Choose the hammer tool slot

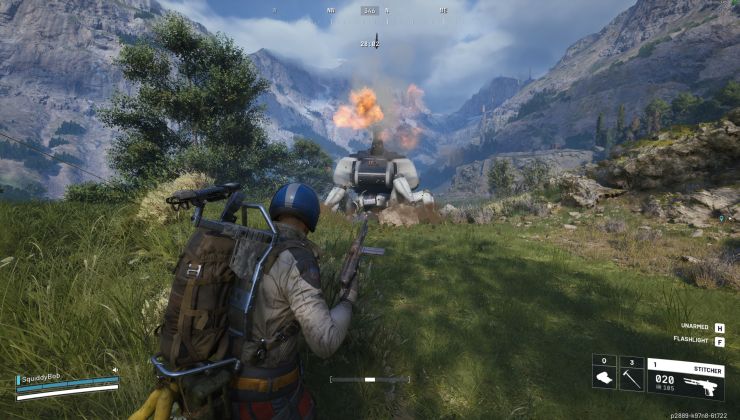(631, 378)
